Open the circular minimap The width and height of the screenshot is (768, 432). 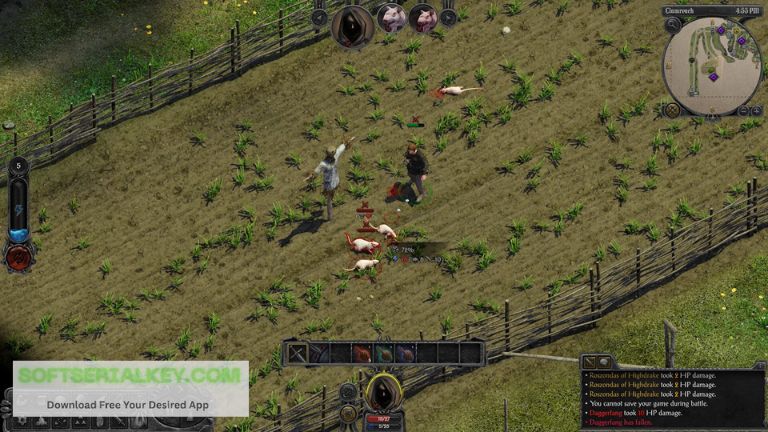point(712,64)
